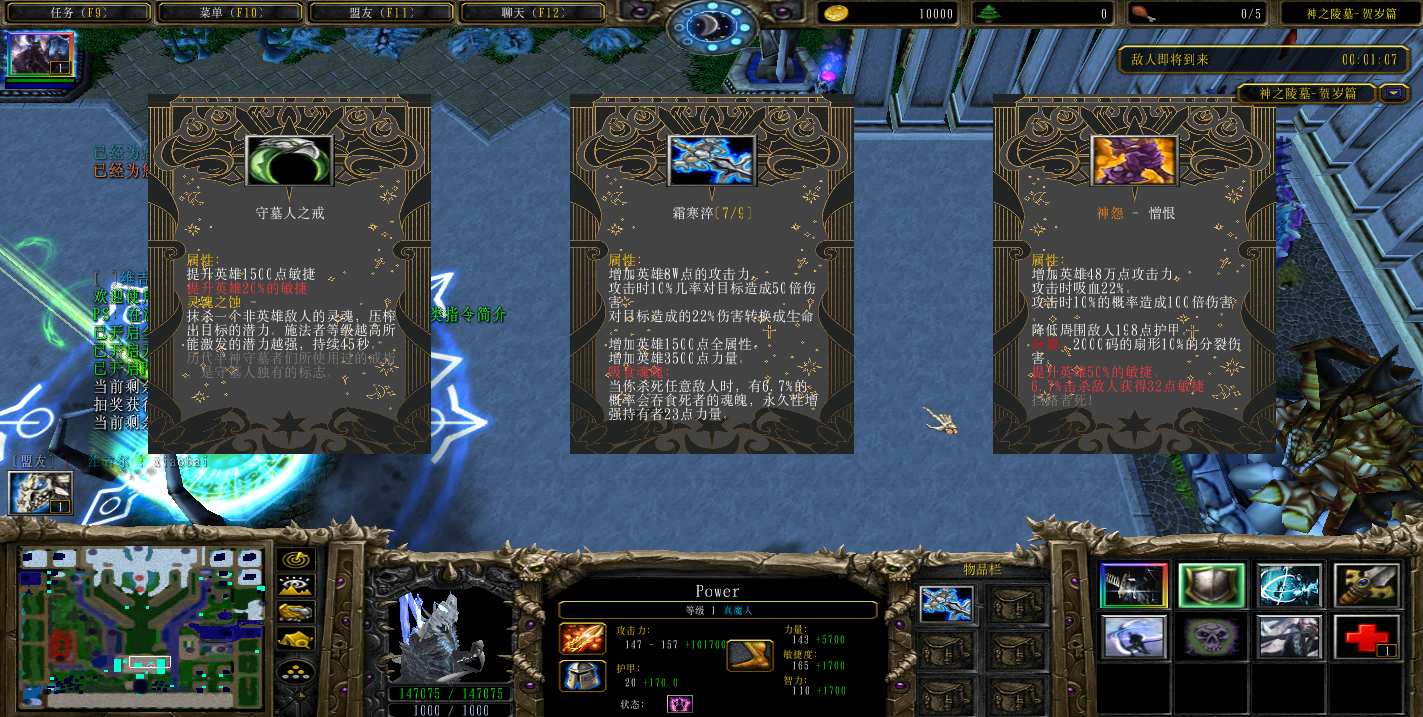Open the 菜单 (F10) main menu
1423x717 pixels.
tap(230, 13)
